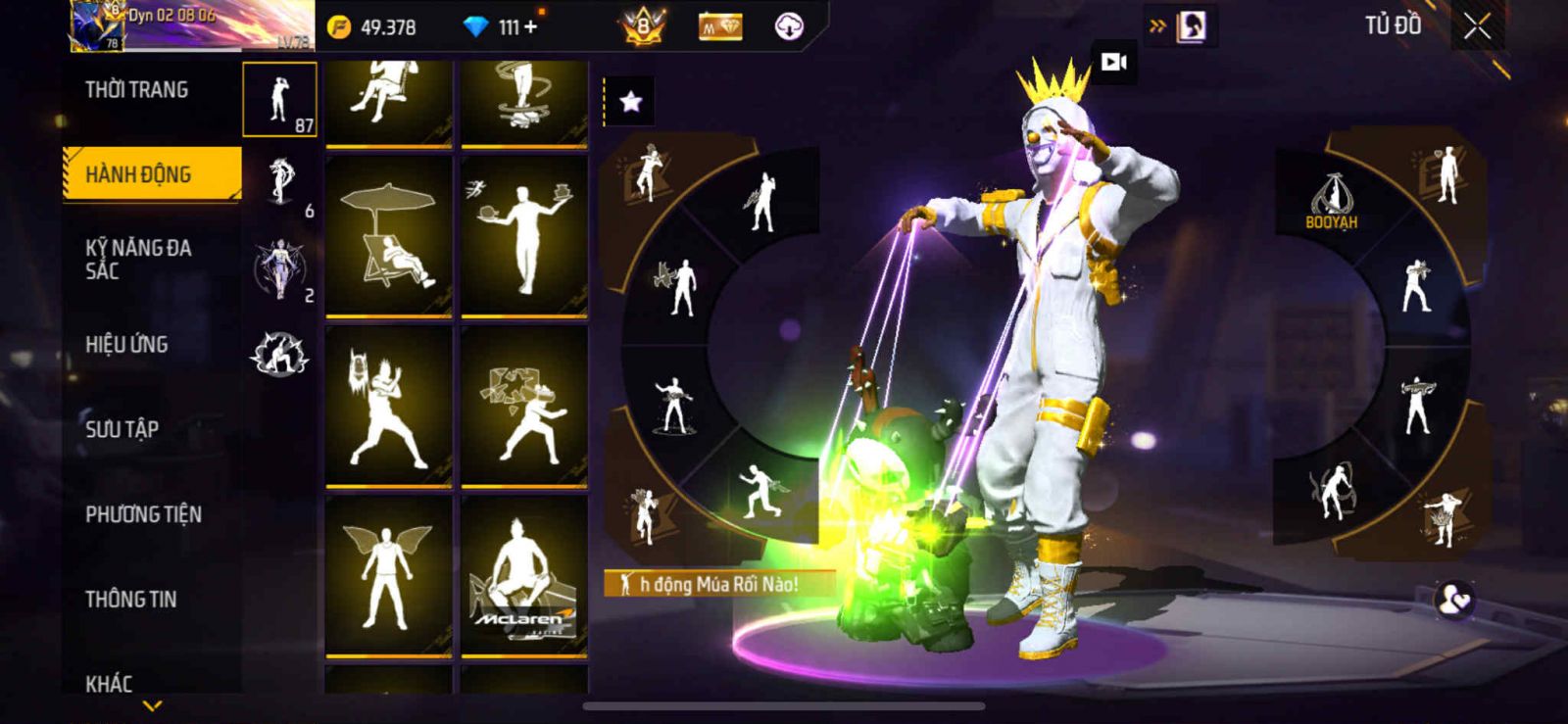The height and width of the screenshot is (724, 1568).
Task: Show the Thông Tin section
Action: click(x=130, y=599)
